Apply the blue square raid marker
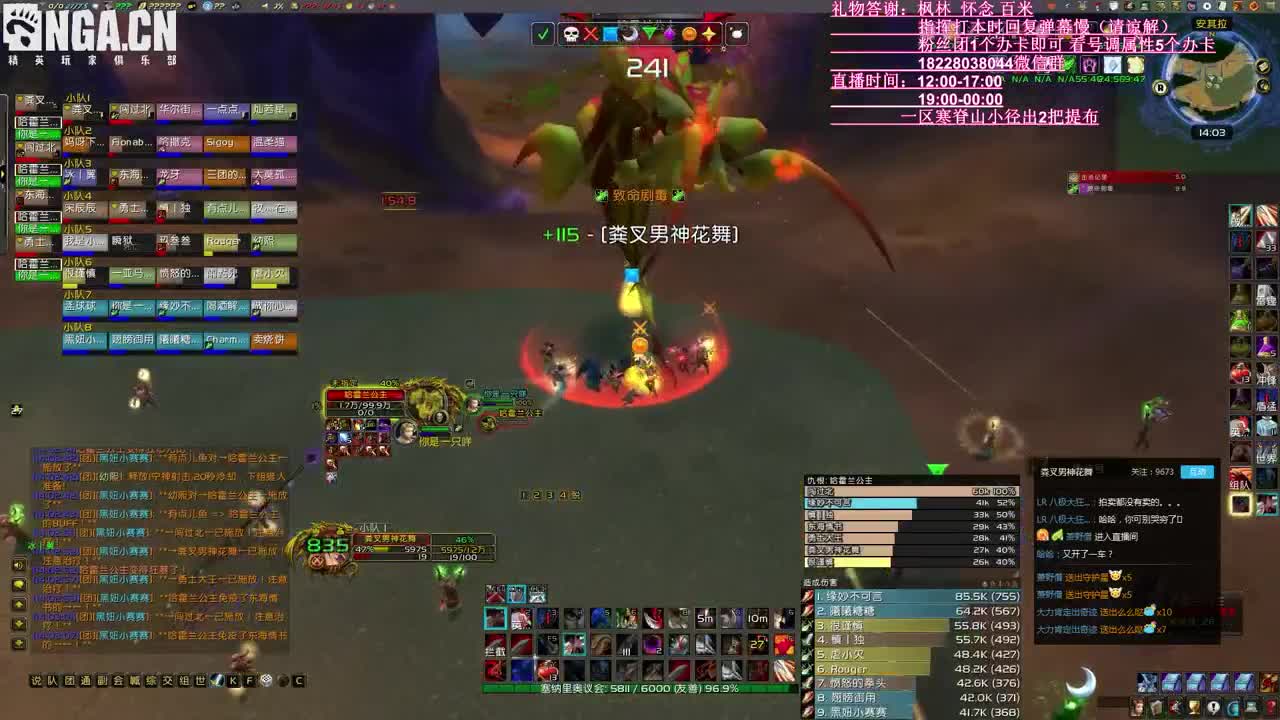This screenshot has height=720, width=1280. pyautogui.click(x=610, y=33)
